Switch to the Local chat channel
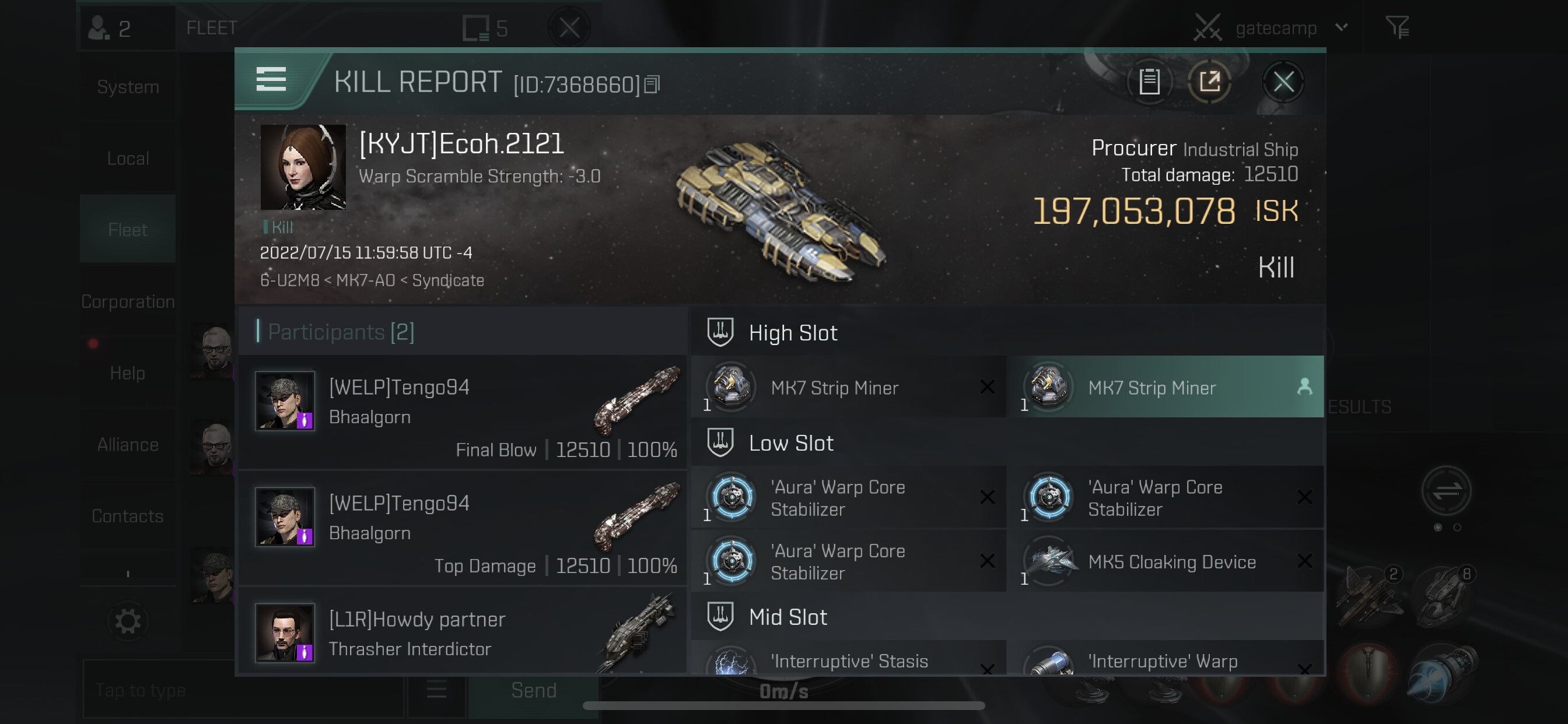Screen dimensions: 1568x724 point(128,159)
